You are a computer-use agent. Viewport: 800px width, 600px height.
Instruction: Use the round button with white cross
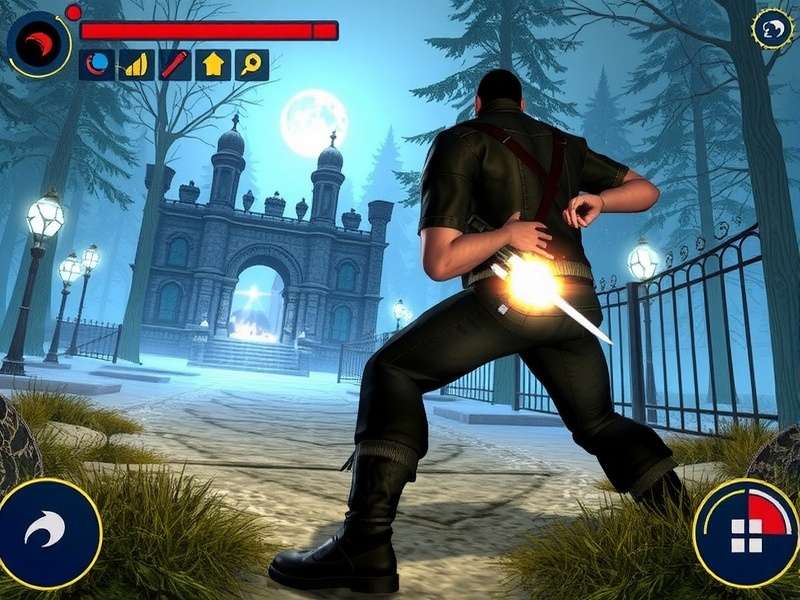coord(746,532)
